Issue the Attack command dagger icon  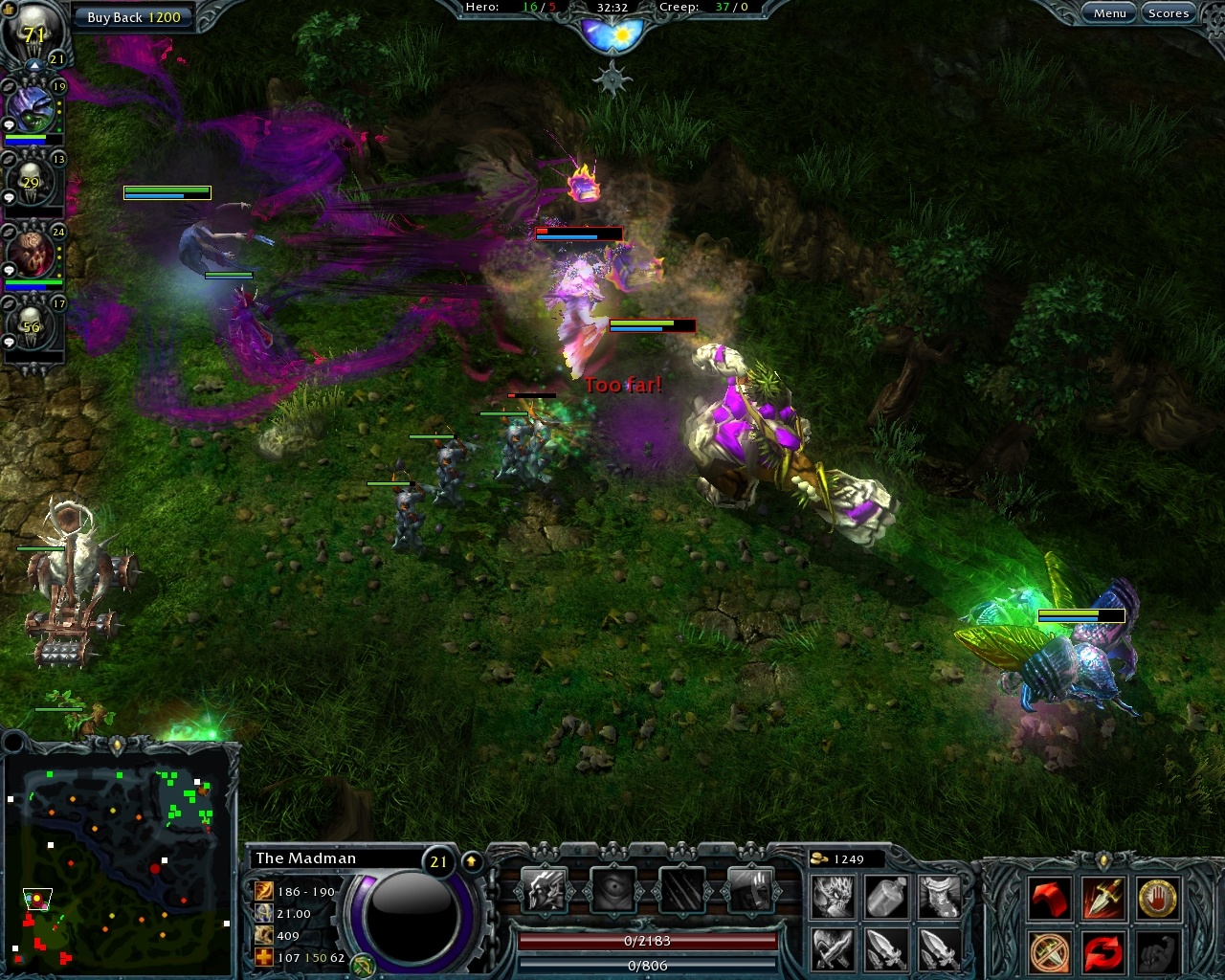click(x=1102, y=898)
